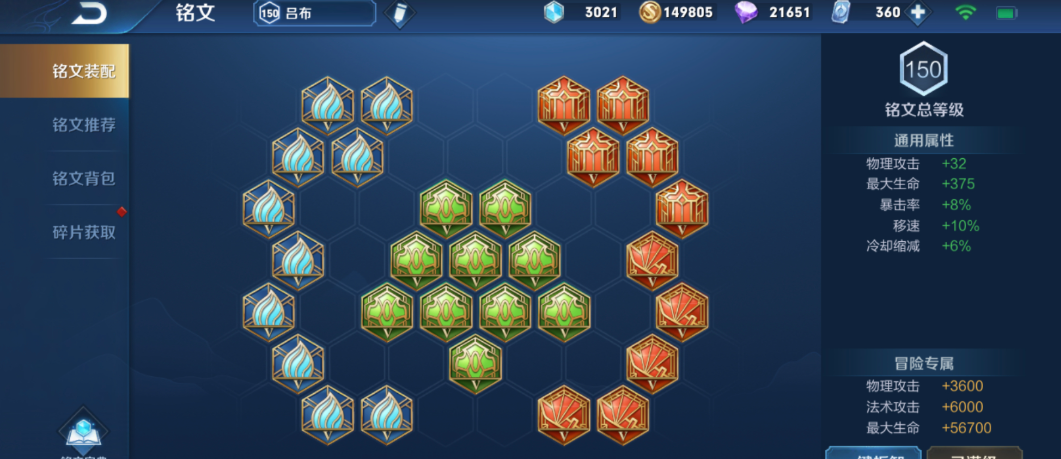
Task: Click the blue rune fragment currency icon
Action: (x=553, y=13)
